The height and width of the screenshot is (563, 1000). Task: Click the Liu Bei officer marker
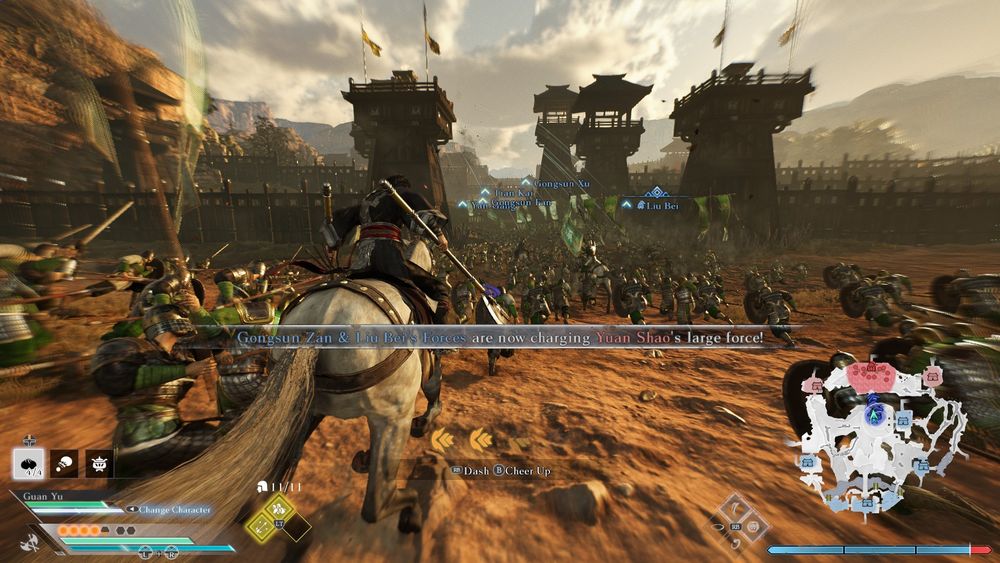(x=655, y=204)
